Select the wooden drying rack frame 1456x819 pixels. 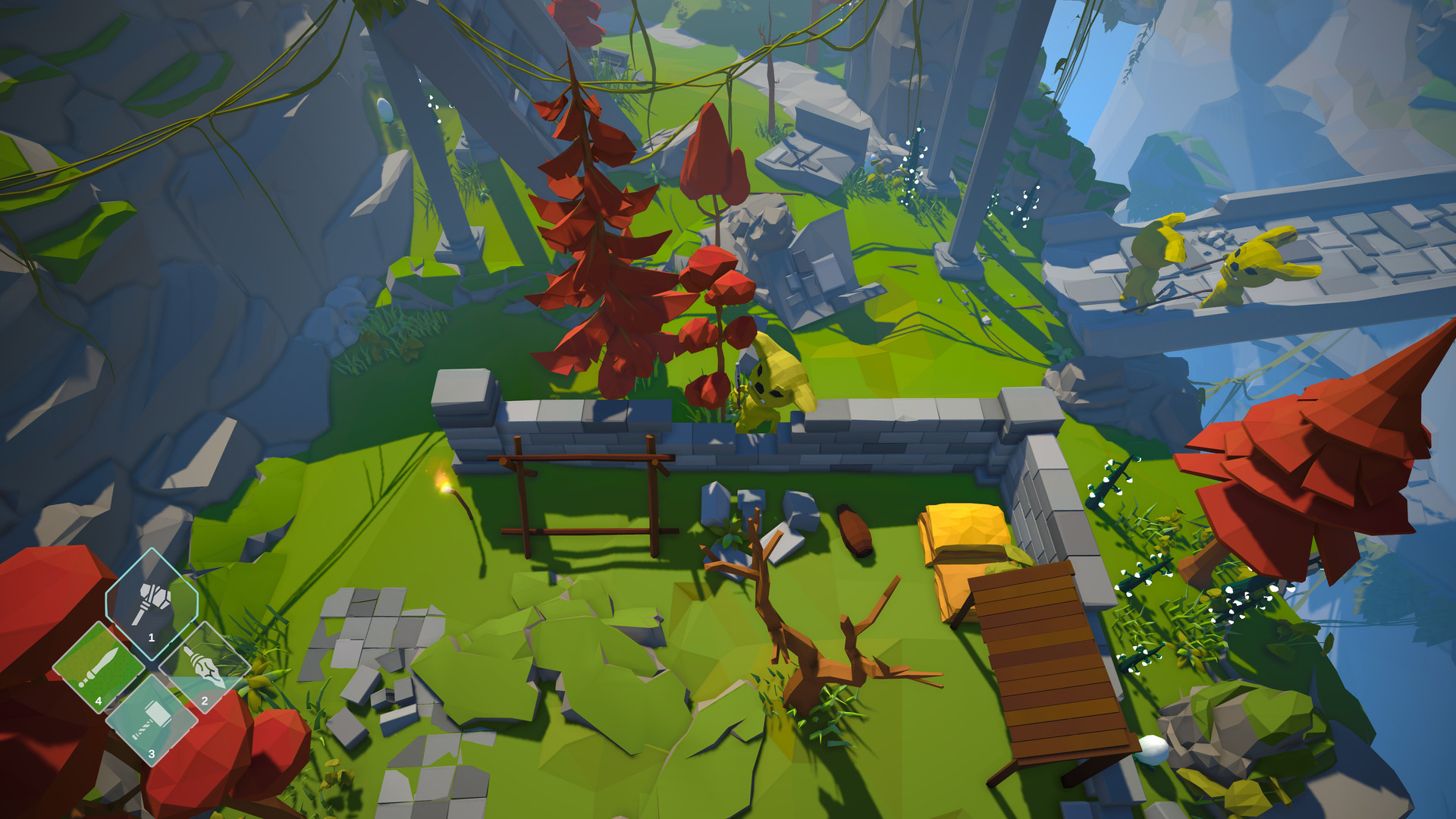tap(584, 493)
